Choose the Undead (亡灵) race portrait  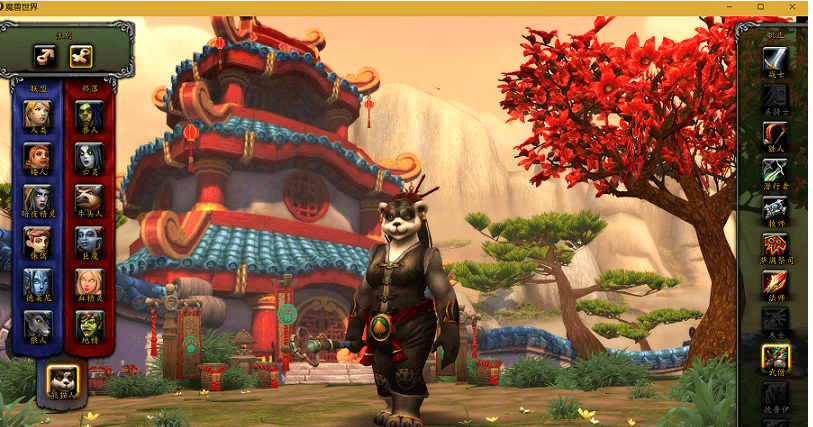(x=89, y=156)
